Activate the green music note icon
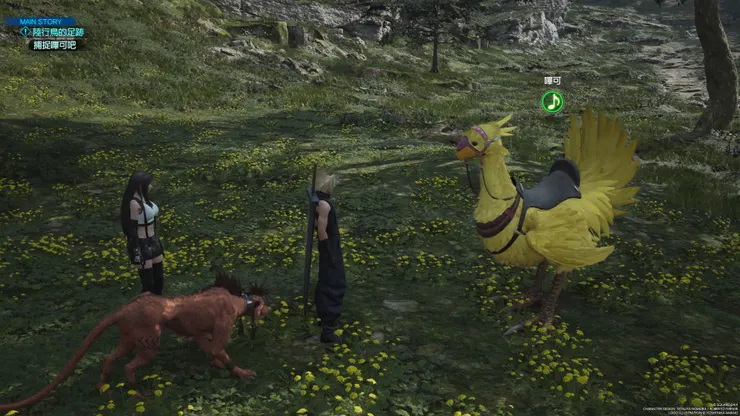This screenshot has width=740, height=416. [552, 101]
